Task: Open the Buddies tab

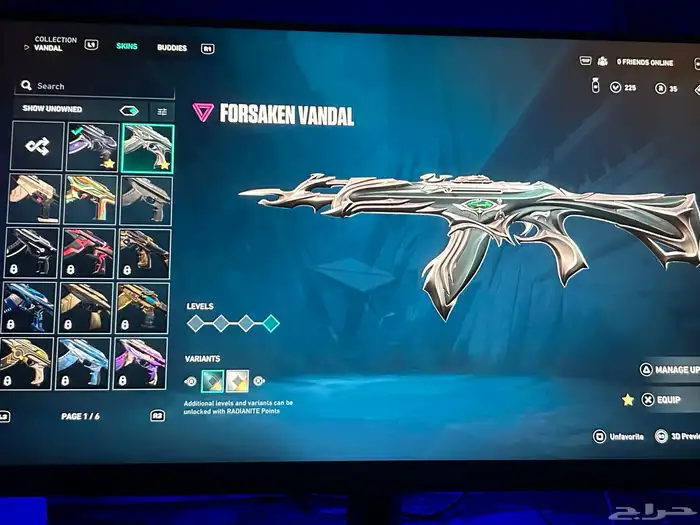Action: pyautogui.click(x=171, y=47)
